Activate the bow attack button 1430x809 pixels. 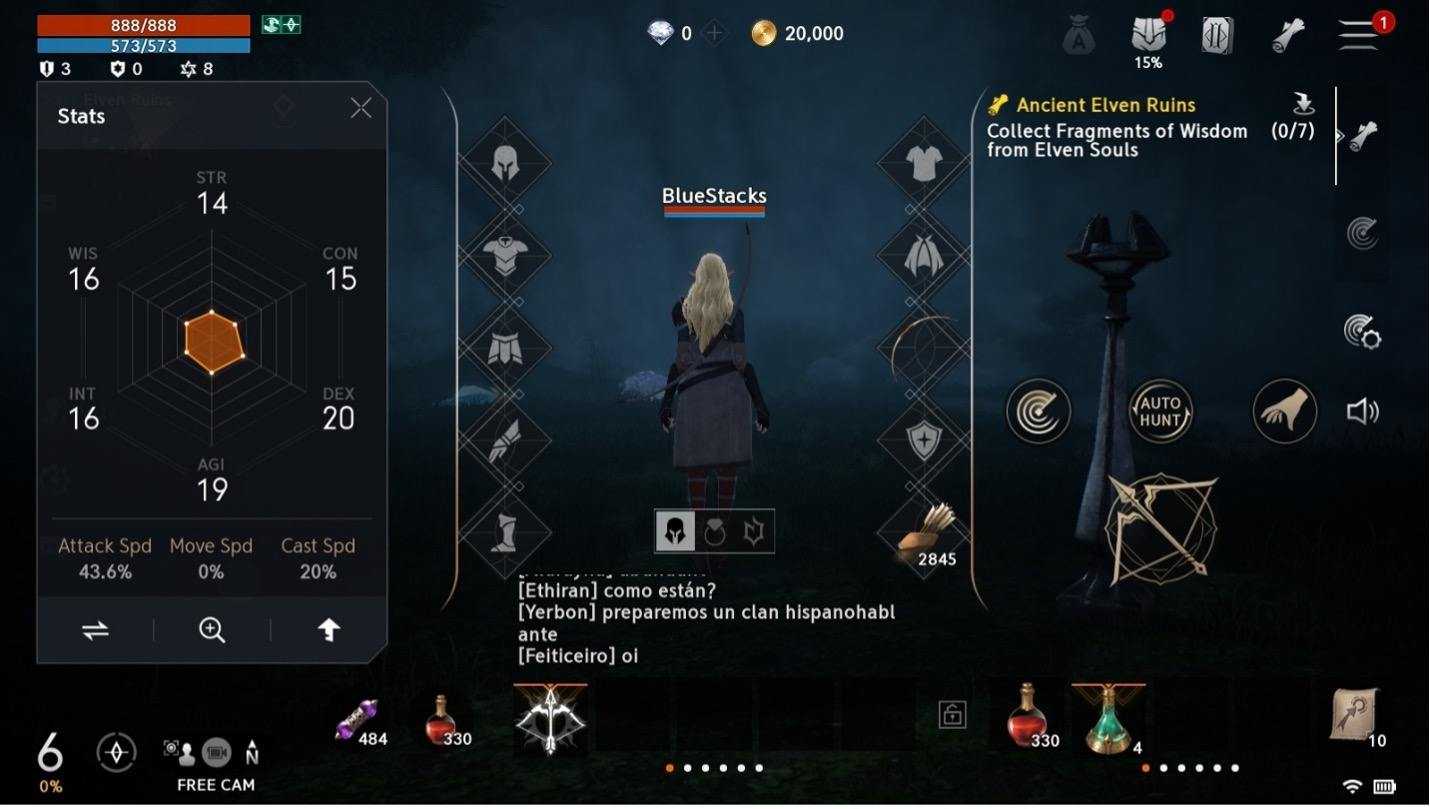1161,528
